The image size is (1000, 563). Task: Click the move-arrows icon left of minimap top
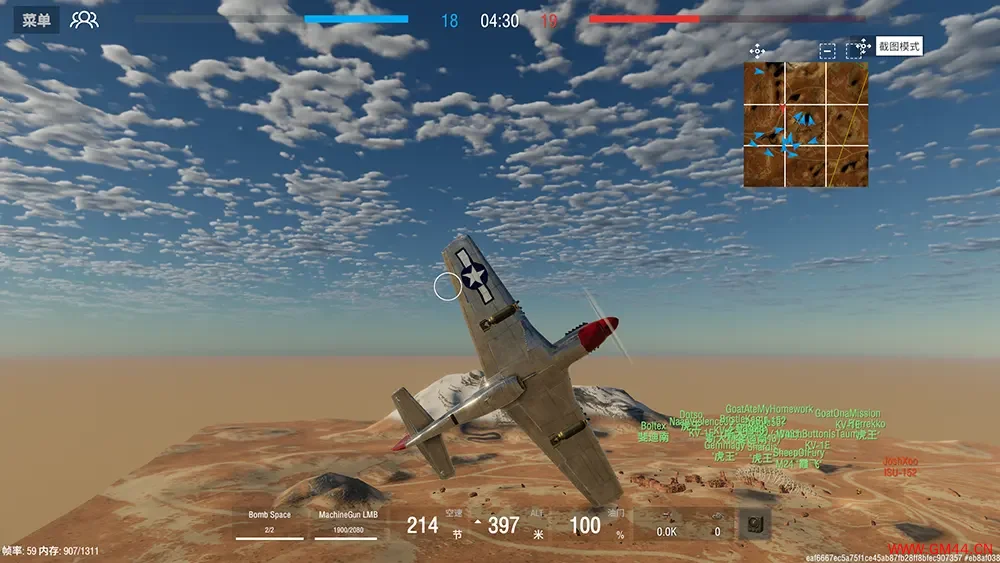tap(757, 50)
